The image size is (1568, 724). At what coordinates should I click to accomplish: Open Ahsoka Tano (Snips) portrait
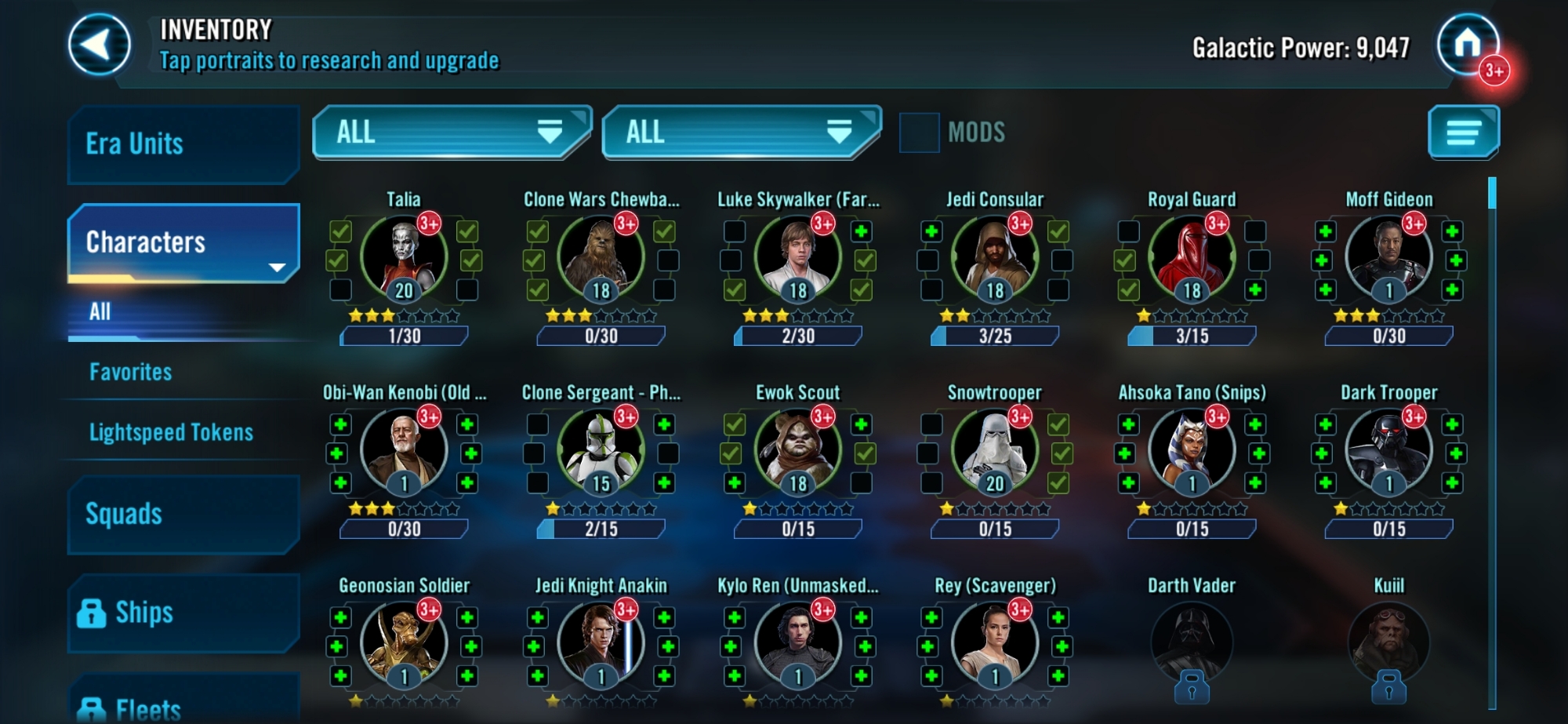coord(1192,450)
